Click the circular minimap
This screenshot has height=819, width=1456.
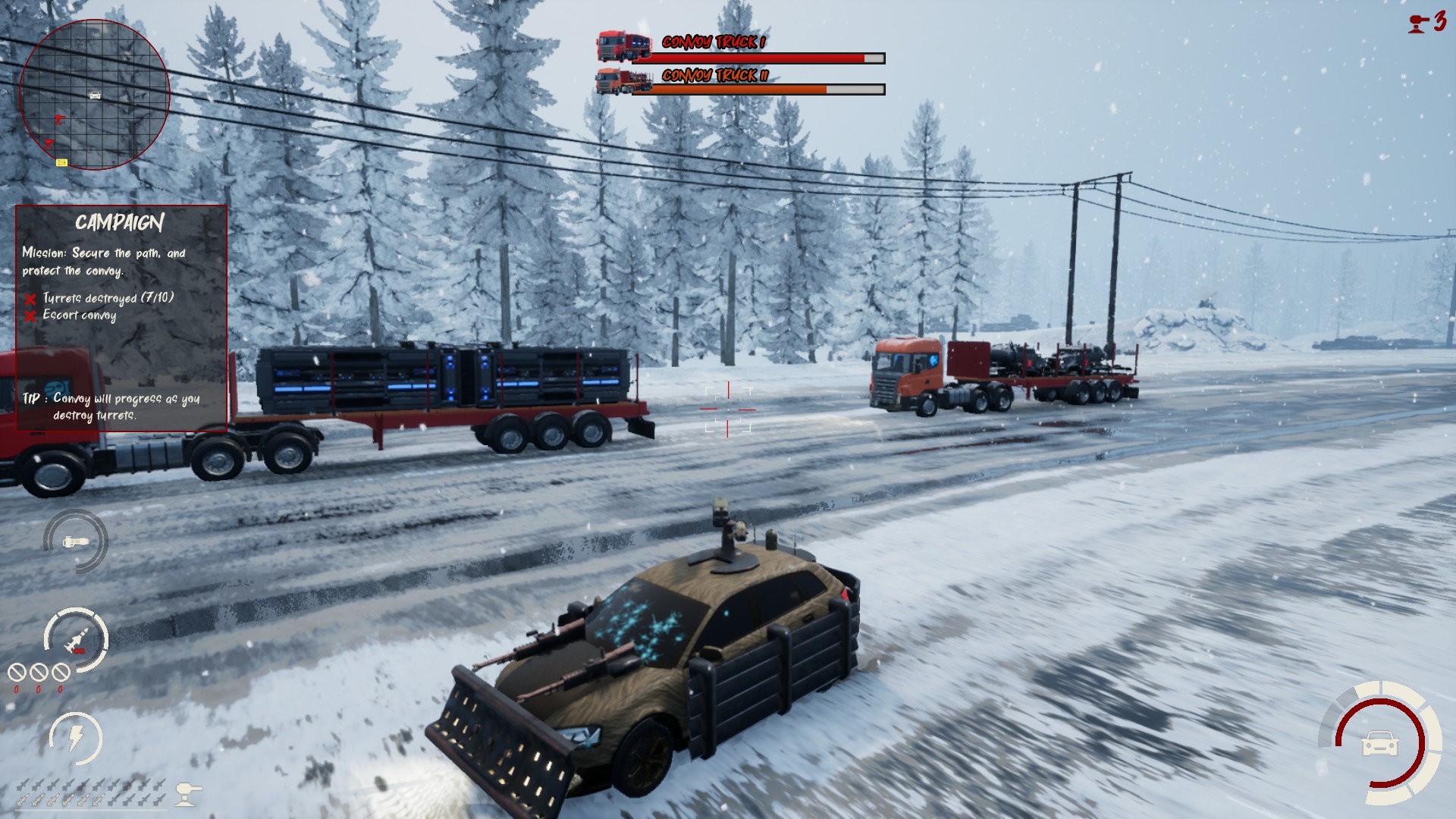[94, 95]
